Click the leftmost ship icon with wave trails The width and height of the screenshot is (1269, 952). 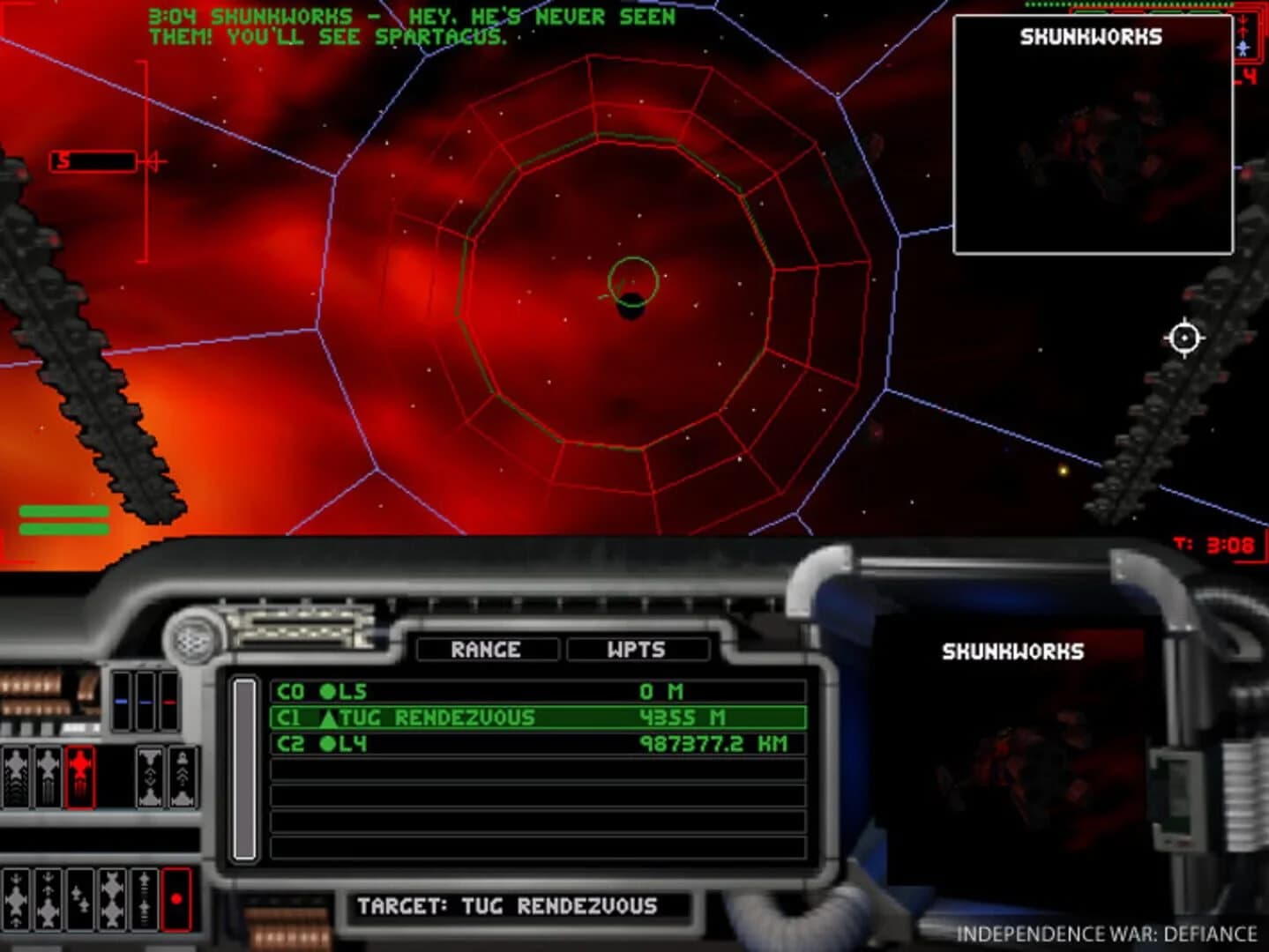pyautogui.click(x=18, y=776)
